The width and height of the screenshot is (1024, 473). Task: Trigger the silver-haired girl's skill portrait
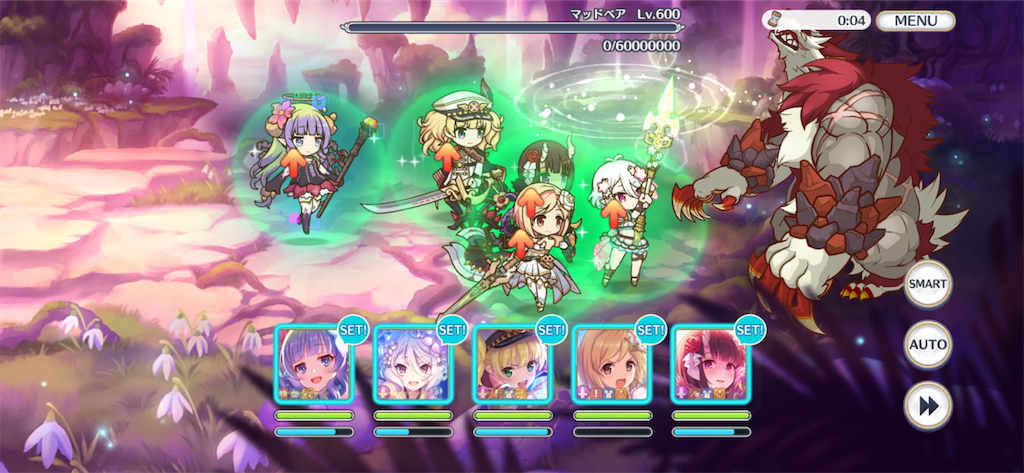(412, 364)
